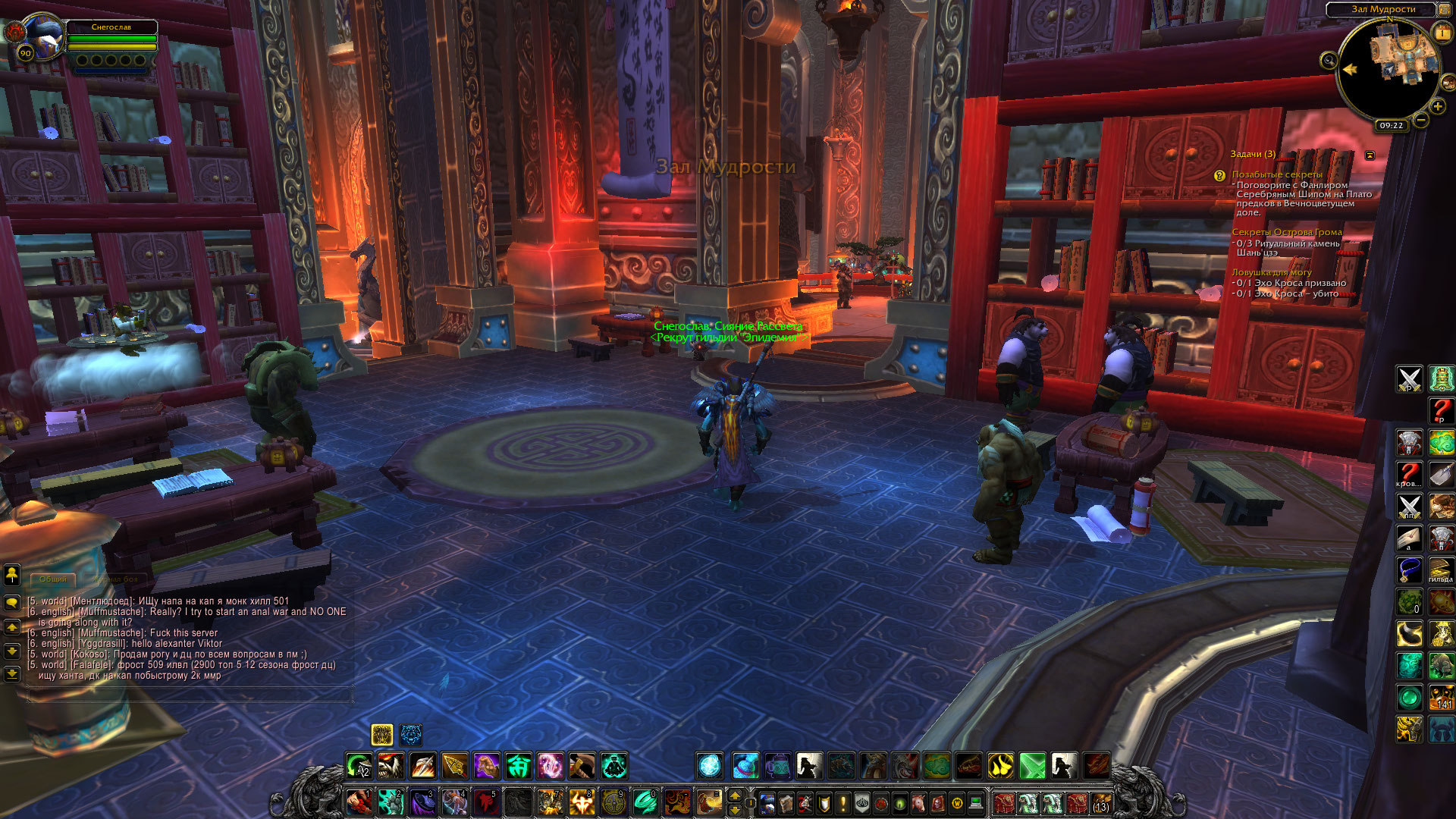The image size is (1456, 819).
Task: Select the Секреты Острова Грома quest
Action: [1287, 232]
